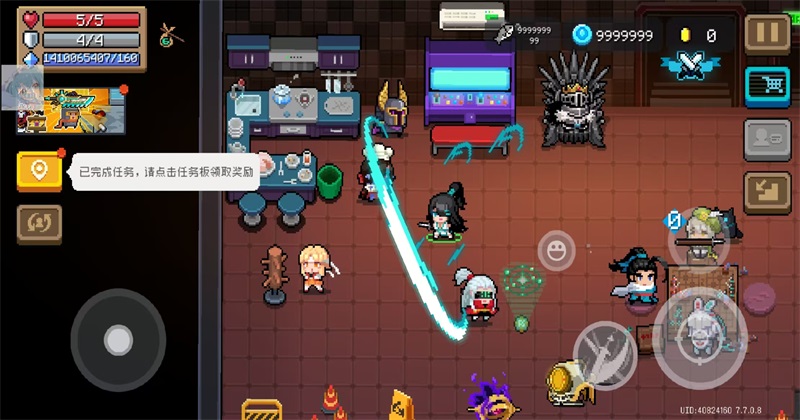Tap the blue gem currency counter
The height and width of the screenshot is (420, 800).
pos(614,35)
